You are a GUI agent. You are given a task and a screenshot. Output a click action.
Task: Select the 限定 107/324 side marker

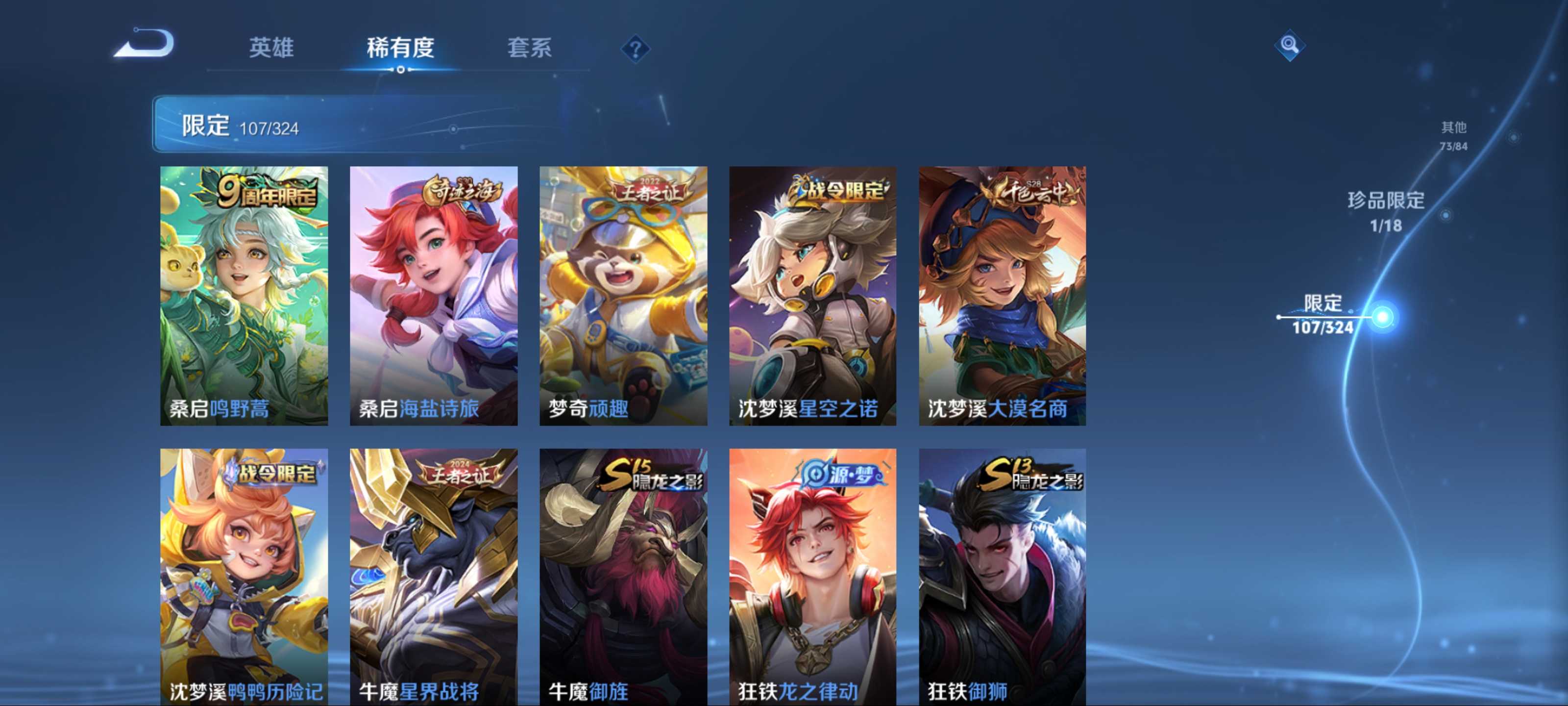tap(1323, 314)
